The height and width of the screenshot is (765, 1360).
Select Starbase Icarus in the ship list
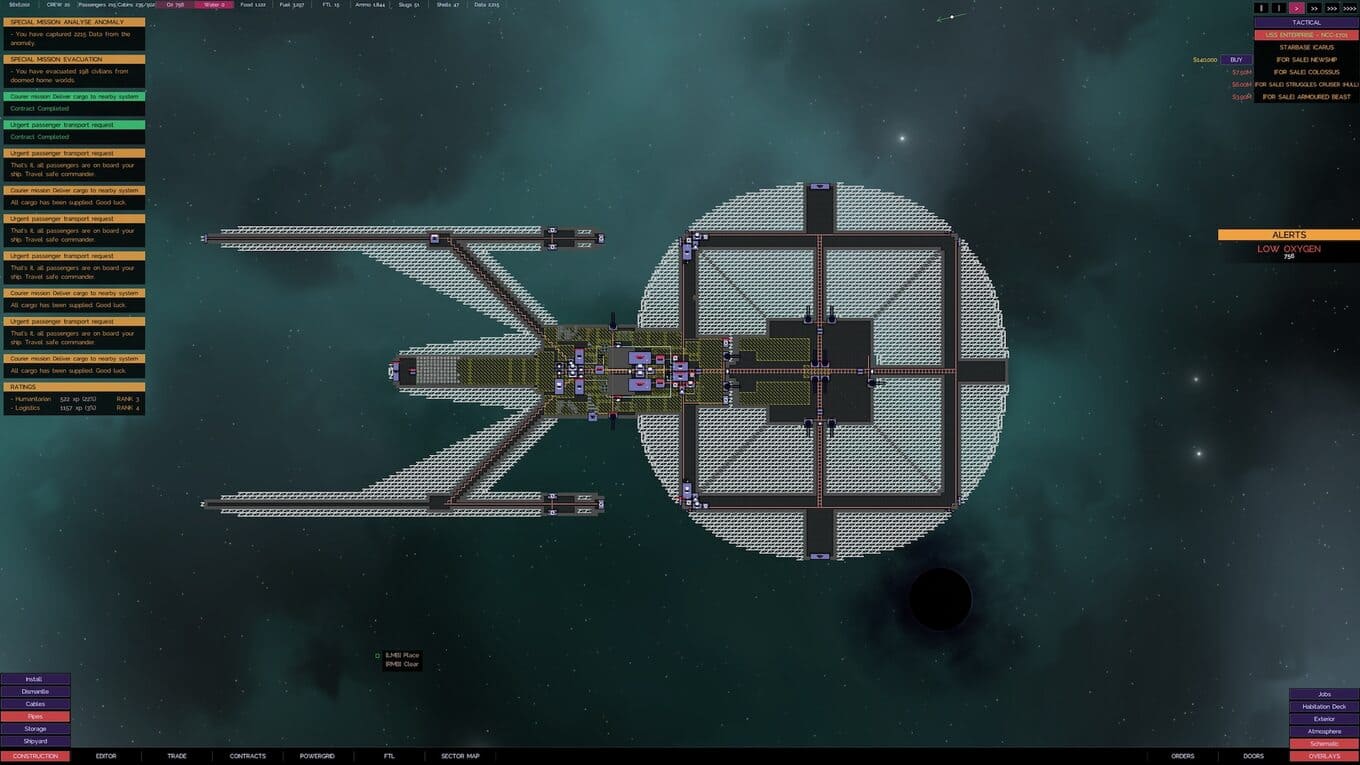pyautogui.click(x=1306, y=47)
